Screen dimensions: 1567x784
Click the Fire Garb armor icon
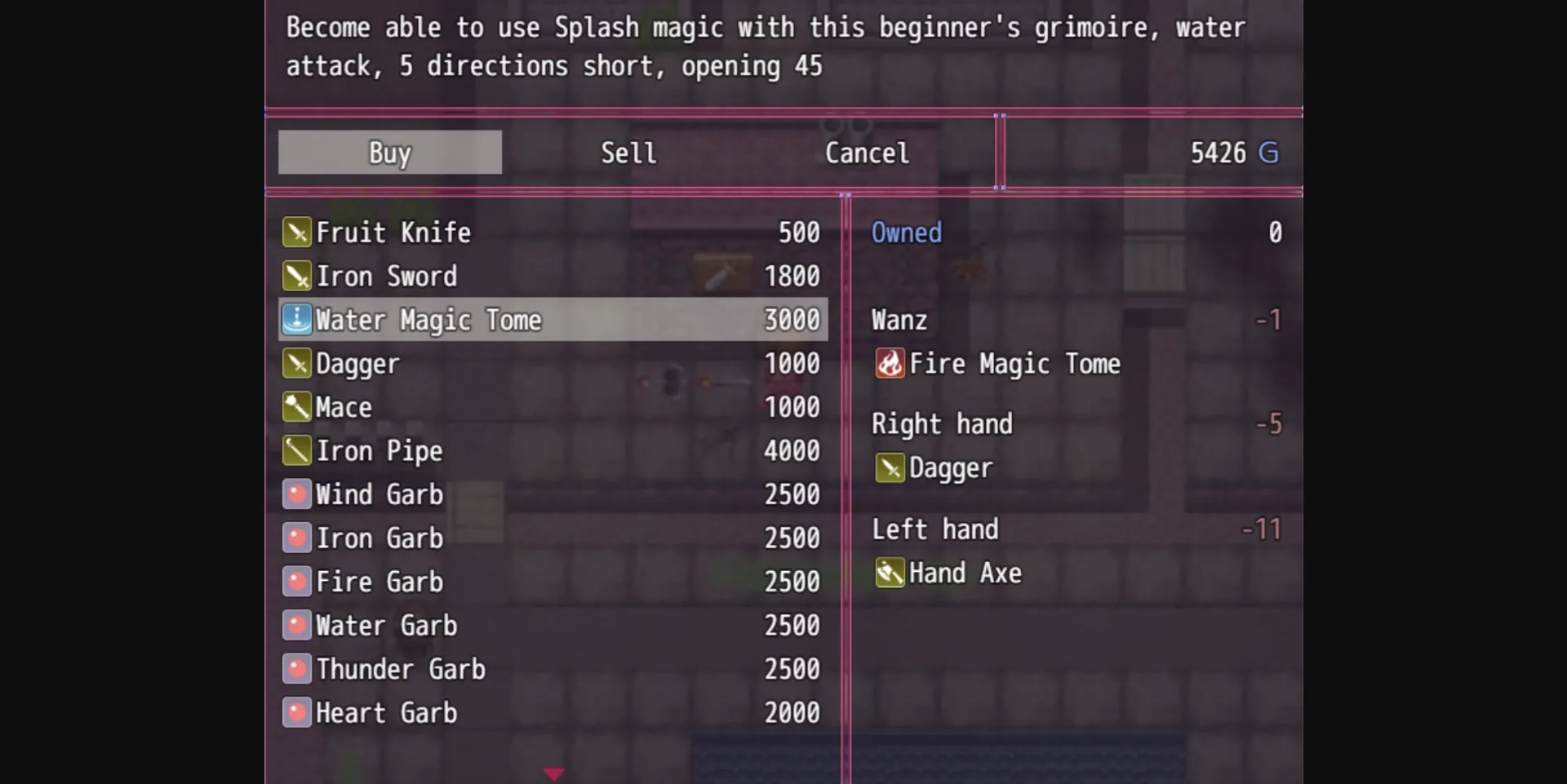point(296,582)
